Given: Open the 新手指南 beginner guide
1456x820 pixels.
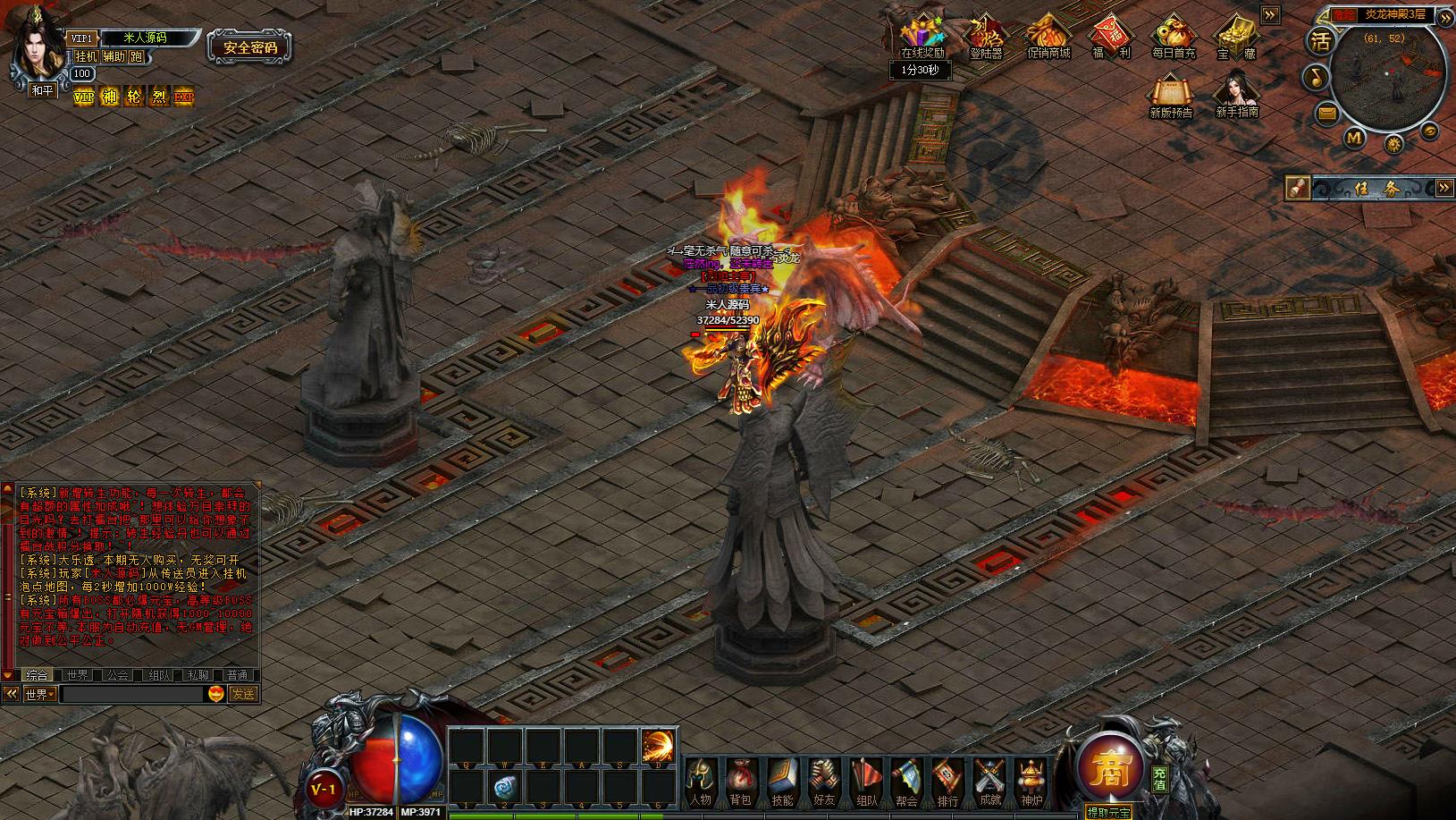Looking at the screenshot, I should (1236, 93).
